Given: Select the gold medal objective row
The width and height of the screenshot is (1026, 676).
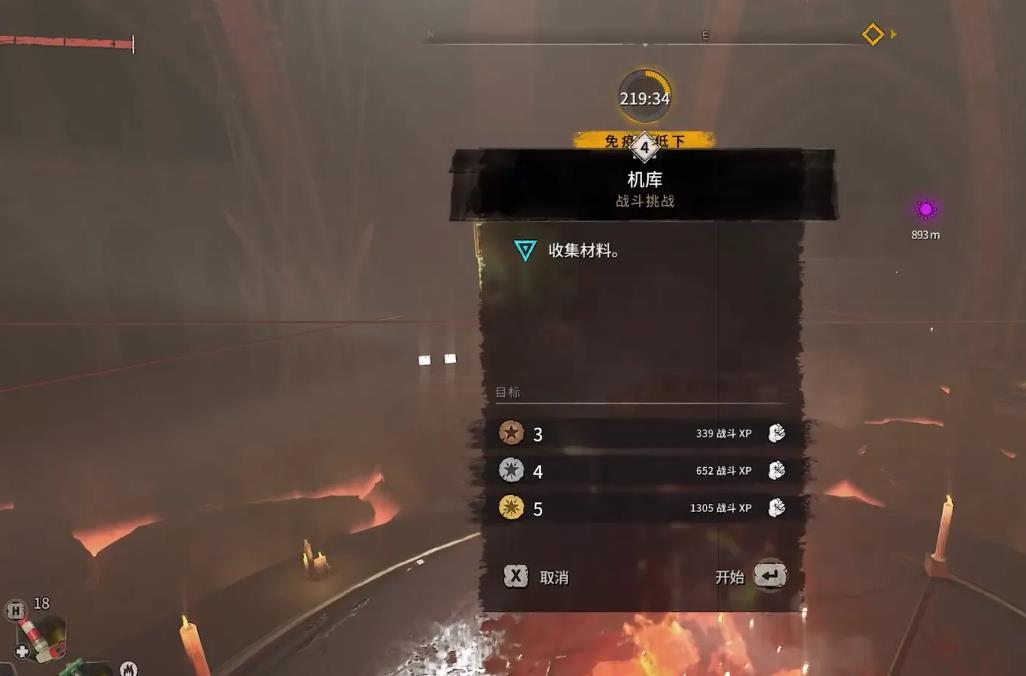Looking at the screenshot, I should pos(641,509).
